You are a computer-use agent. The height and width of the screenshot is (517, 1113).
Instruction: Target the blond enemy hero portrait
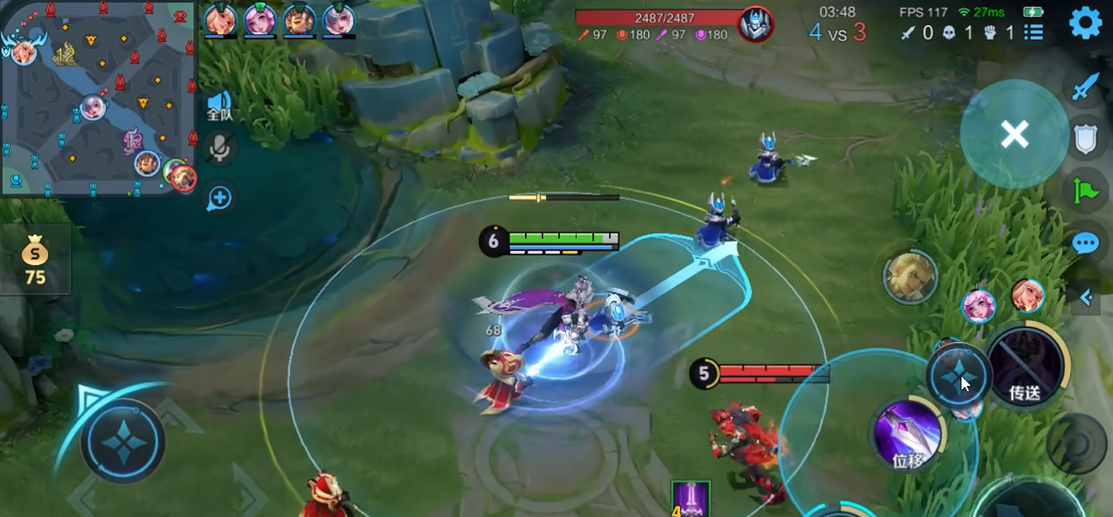coord(910,277)
